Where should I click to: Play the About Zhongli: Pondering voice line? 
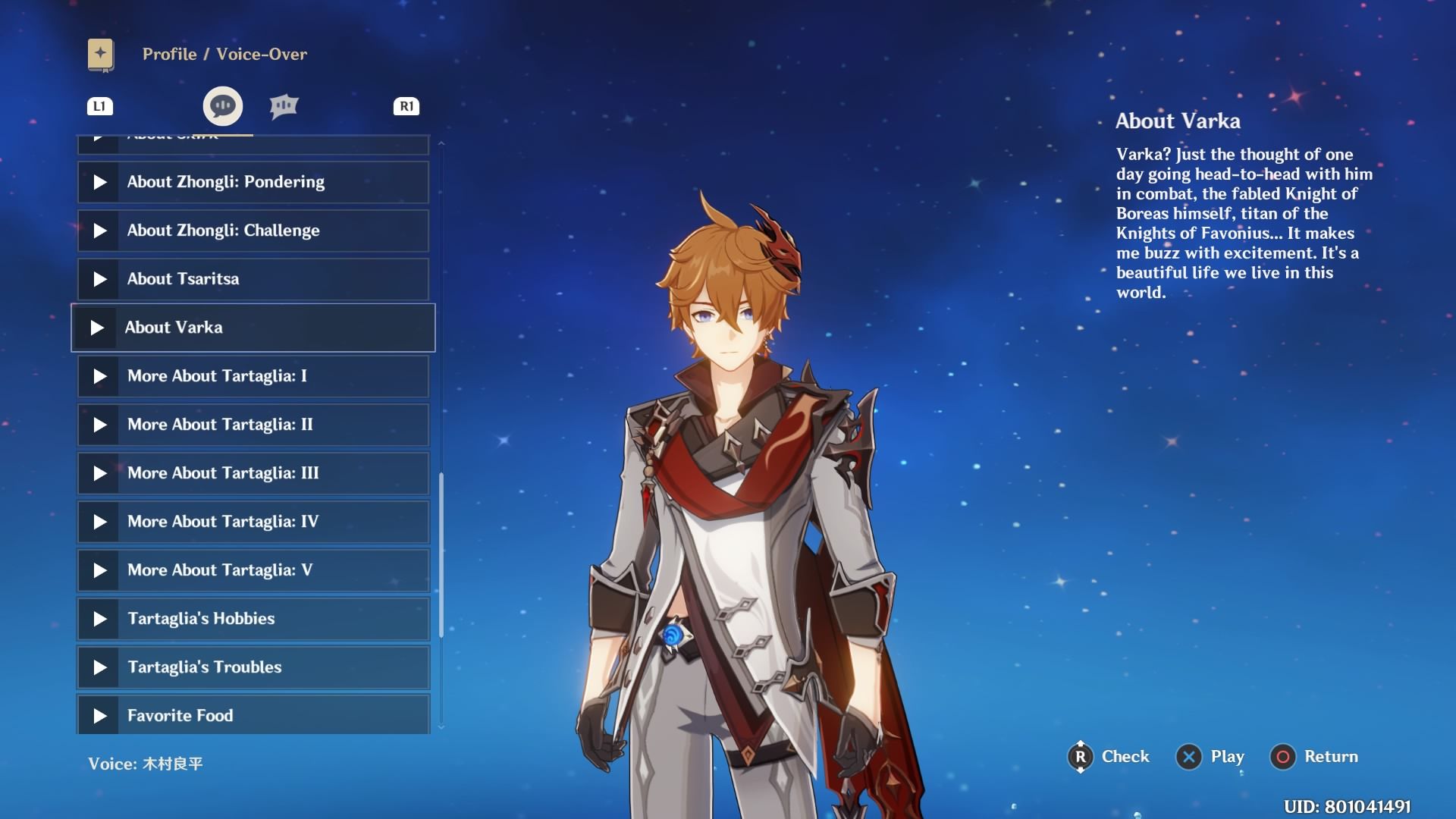pyautogui.click(x=253, y=182)
